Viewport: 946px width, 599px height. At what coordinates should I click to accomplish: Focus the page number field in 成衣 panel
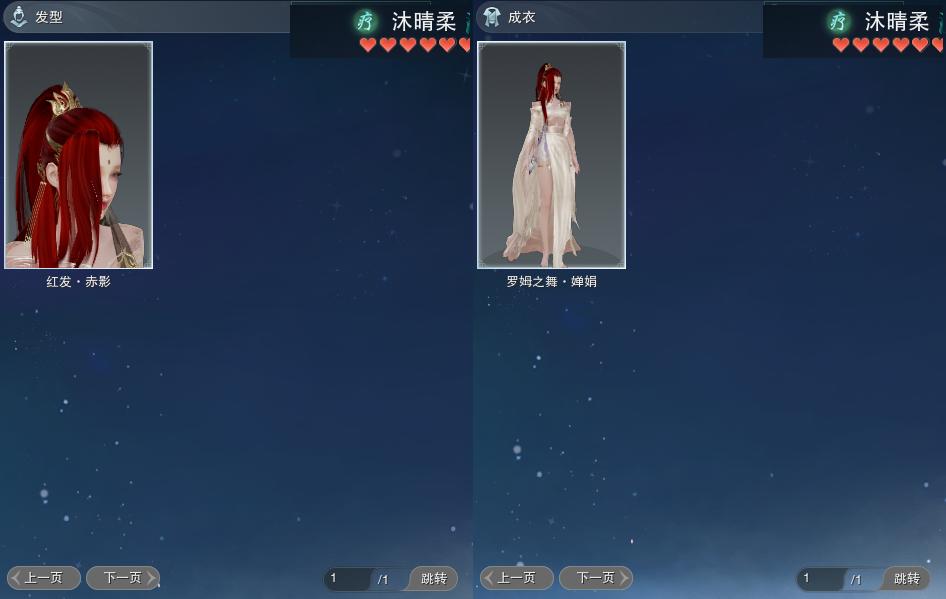(820, 579)
